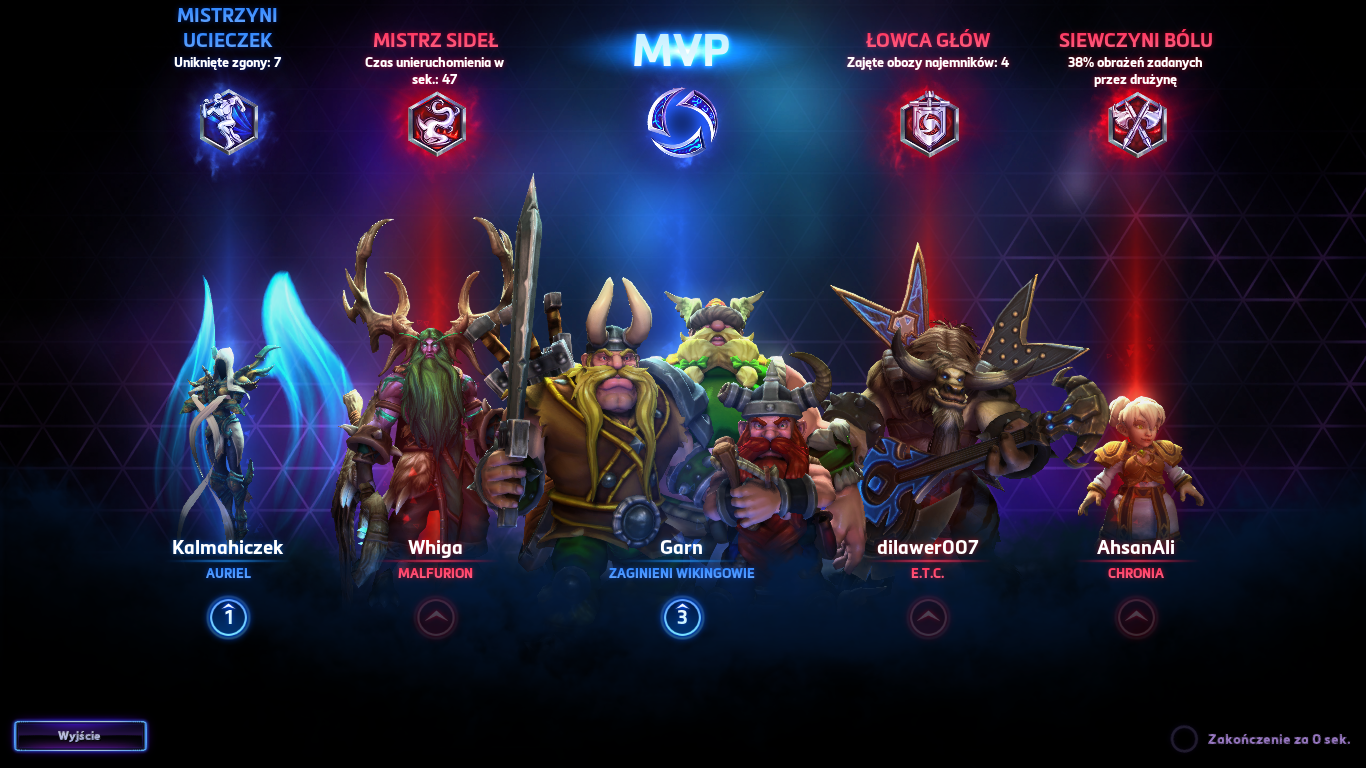Image resolution: width=1366 pixels, height=768 pixels.
Task: Upvote Whiga using the red vote arrow
Action: click(x=437, y=617)
